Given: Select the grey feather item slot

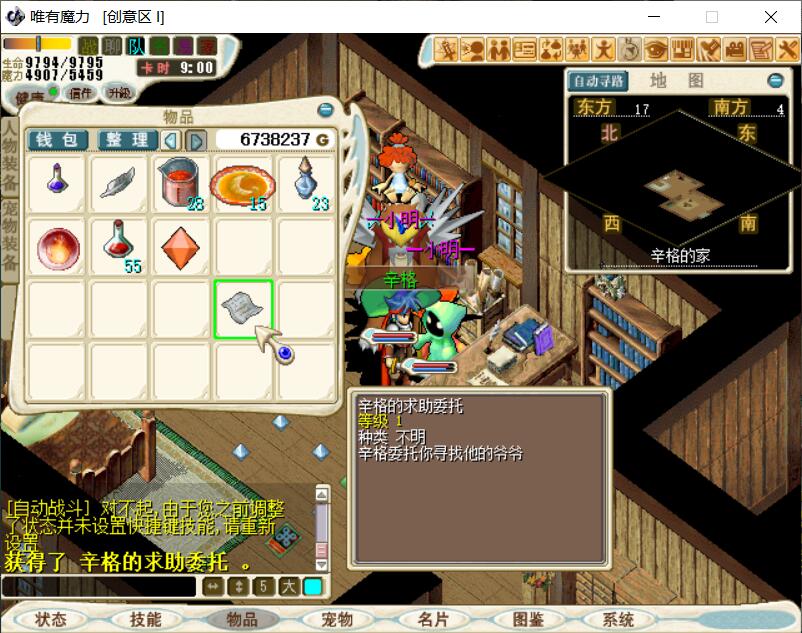Looking at the screenshot, I should point(120,183).
